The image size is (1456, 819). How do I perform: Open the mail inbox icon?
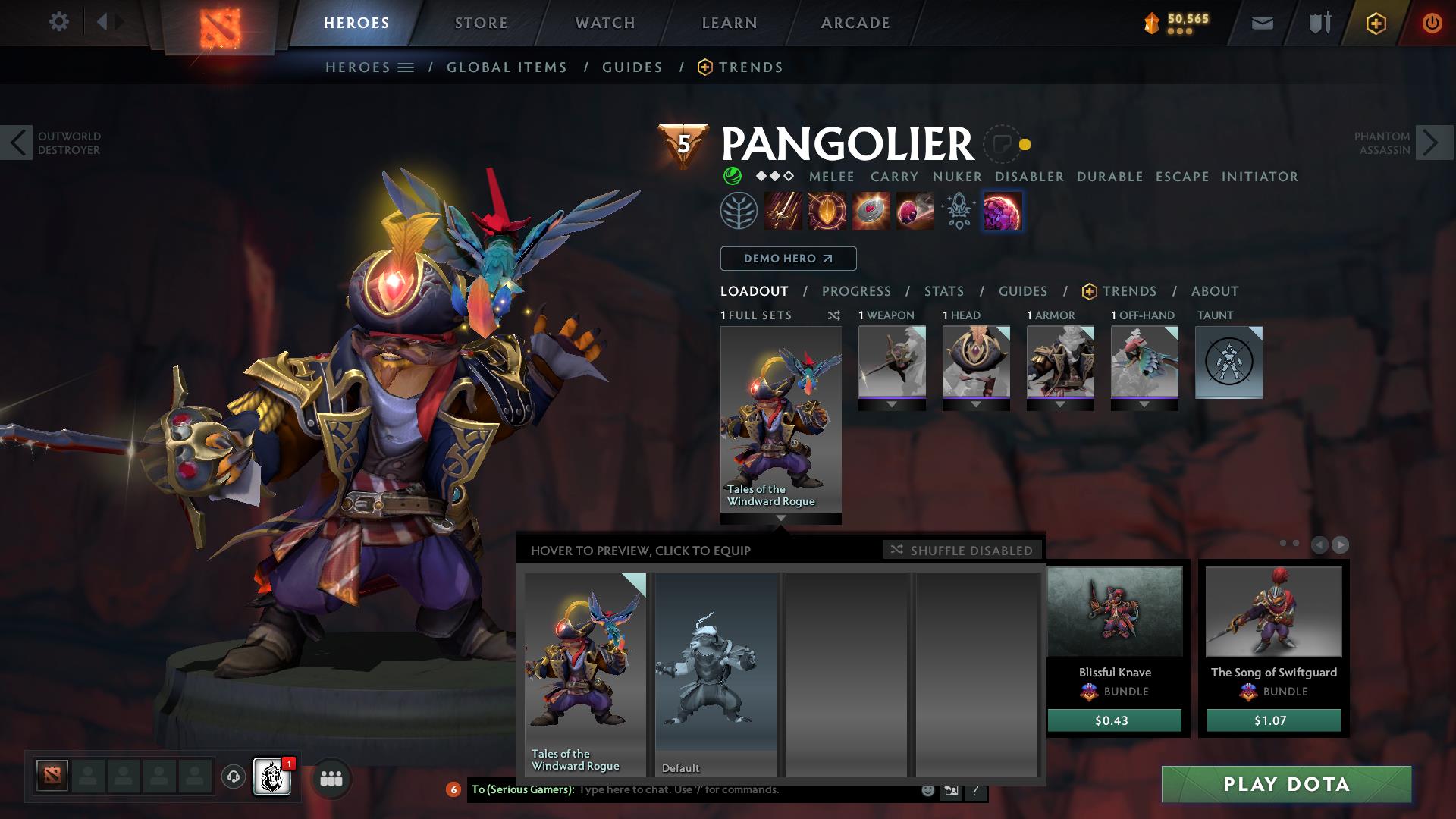1262,22
